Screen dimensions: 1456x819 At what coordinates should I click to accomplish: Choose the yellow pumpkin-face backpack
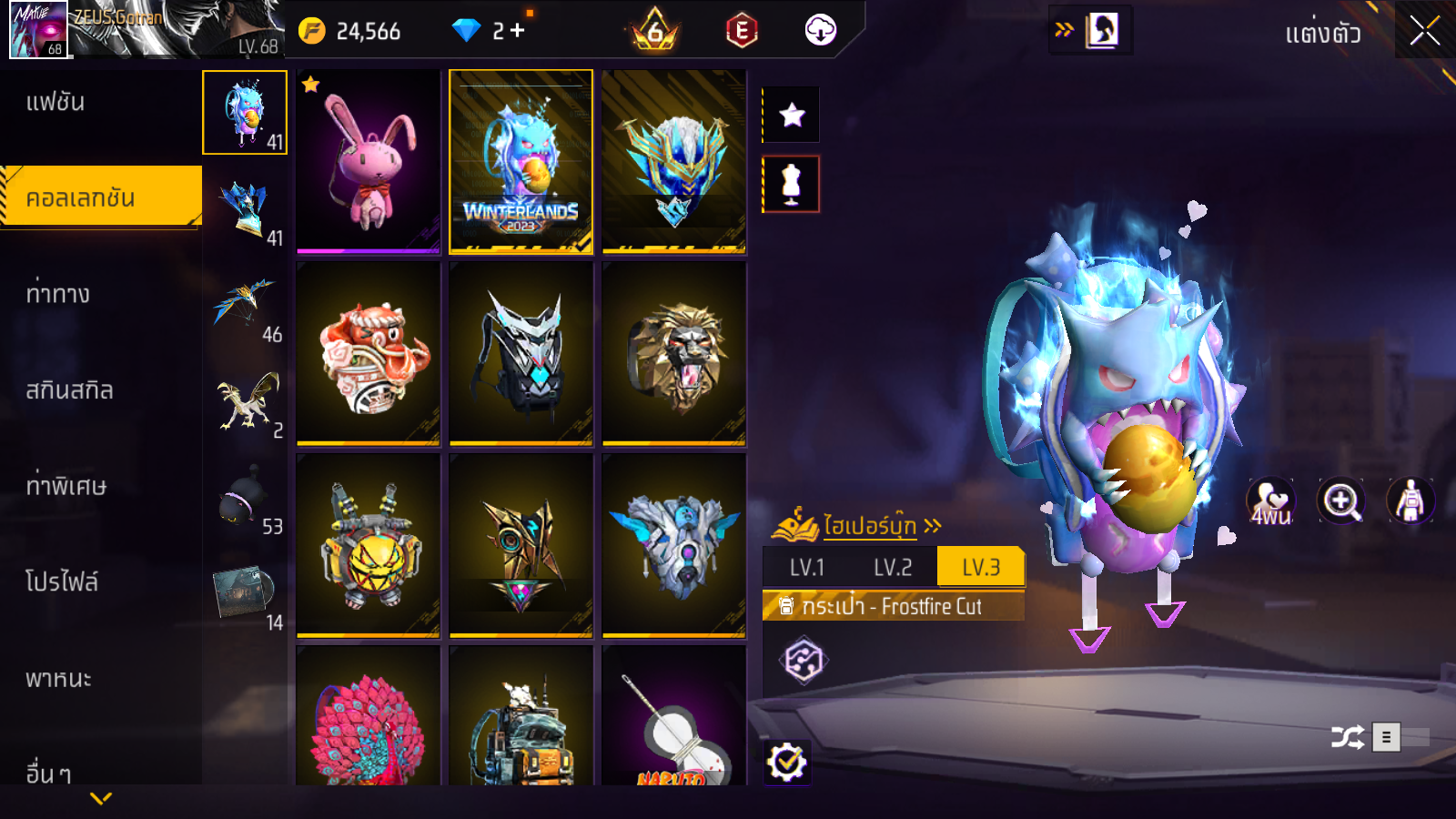(x=369, y=545)
